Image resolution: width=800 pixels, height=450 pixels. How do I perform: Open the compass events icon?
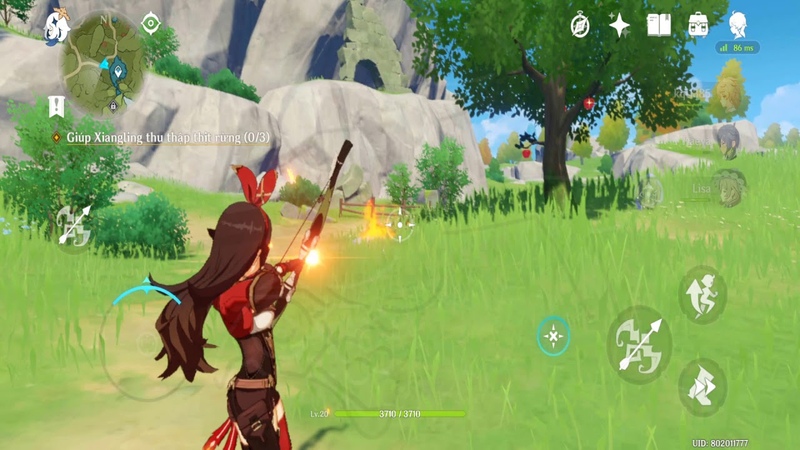(580, 25)
